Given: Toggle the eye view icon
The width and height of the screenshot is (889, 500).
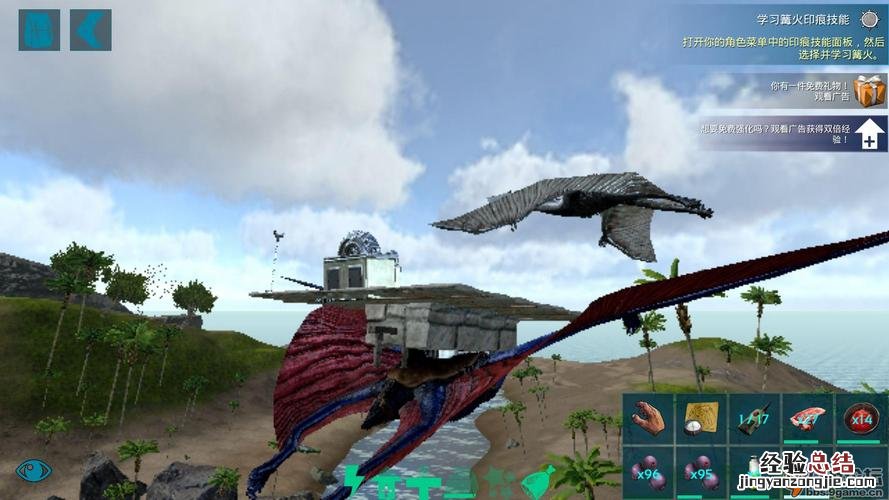Looking at the screenshot, I should [33, 470].
